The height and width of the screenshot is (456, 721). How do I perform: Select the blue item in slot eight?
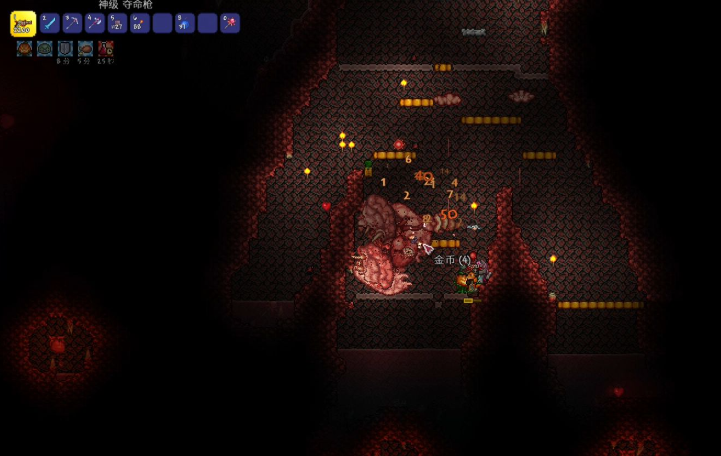(x=185, y=23)
